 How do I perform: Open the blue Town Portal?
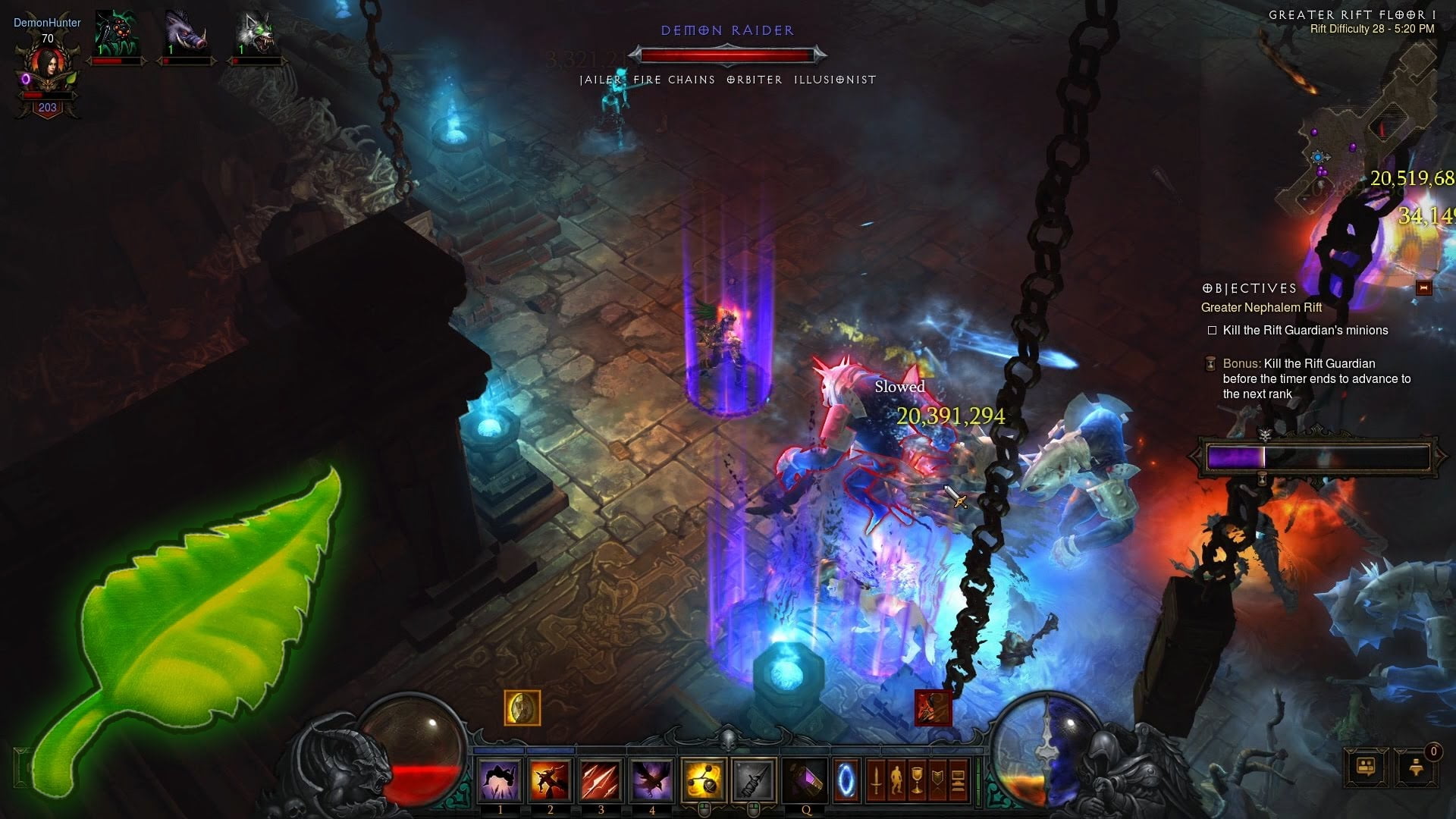pos(846,780)
